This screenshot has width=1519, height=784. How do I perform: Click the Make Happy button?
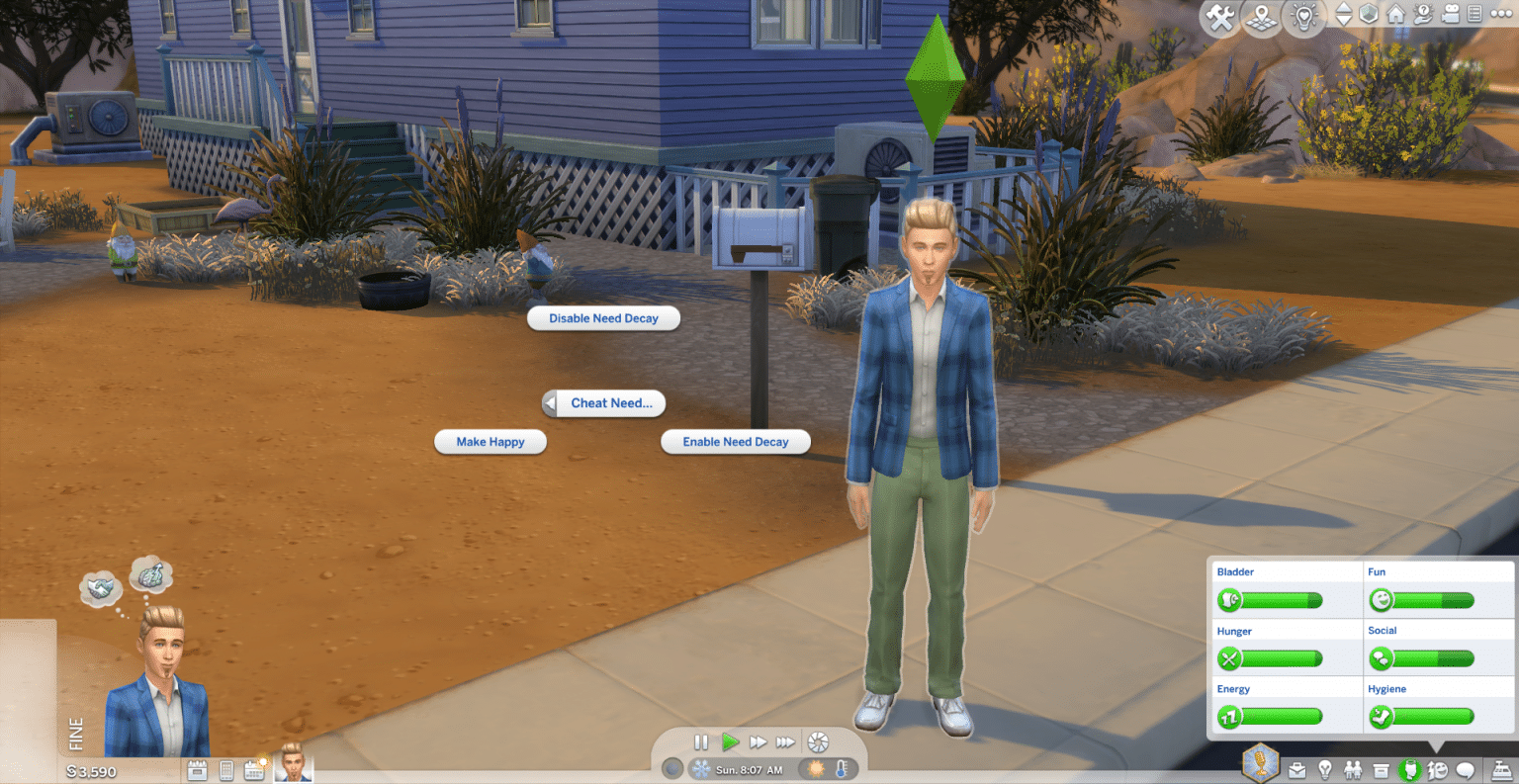coord(491,442)
